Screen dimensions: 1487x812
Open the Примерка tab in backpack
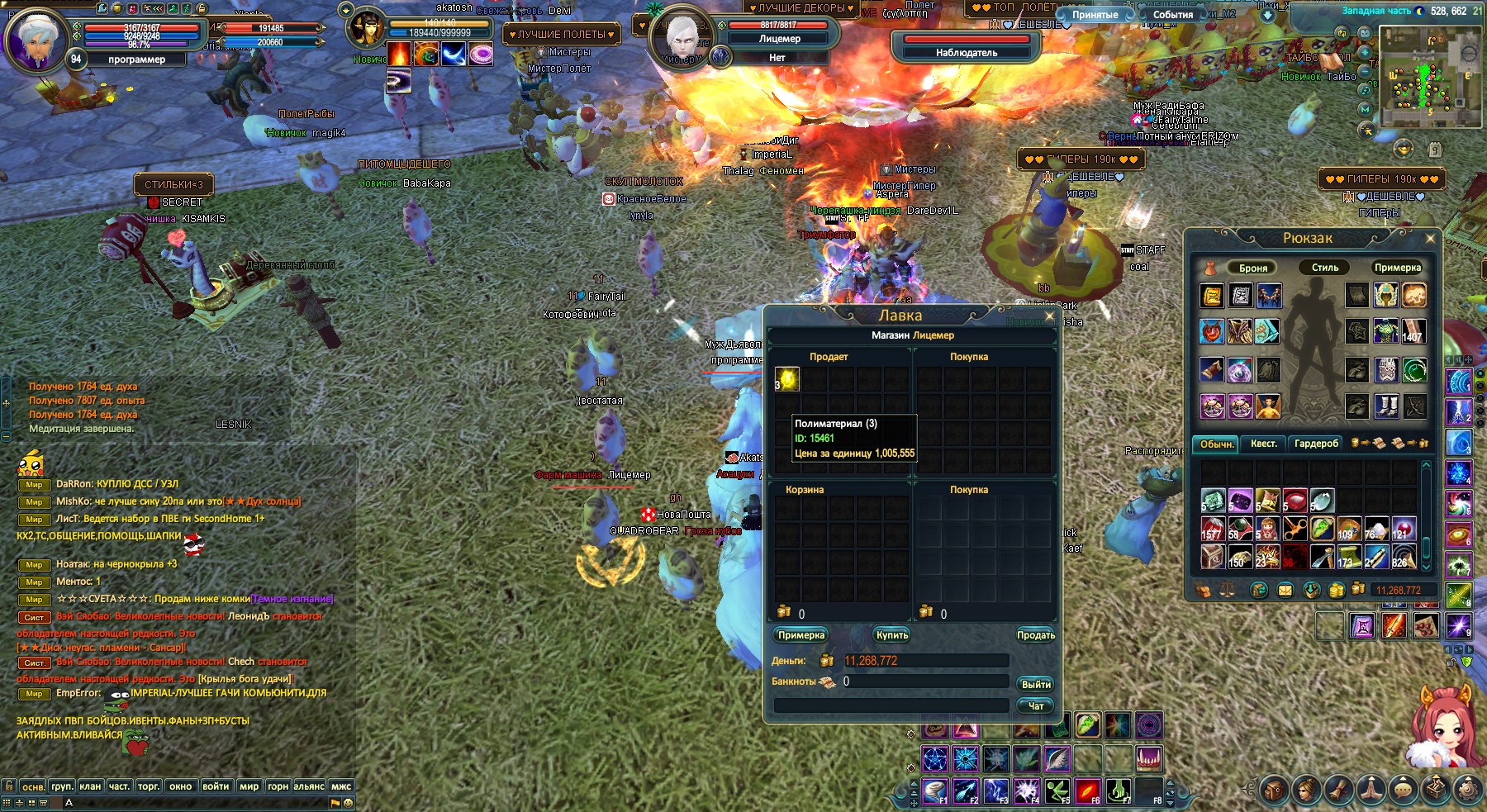1397,268
